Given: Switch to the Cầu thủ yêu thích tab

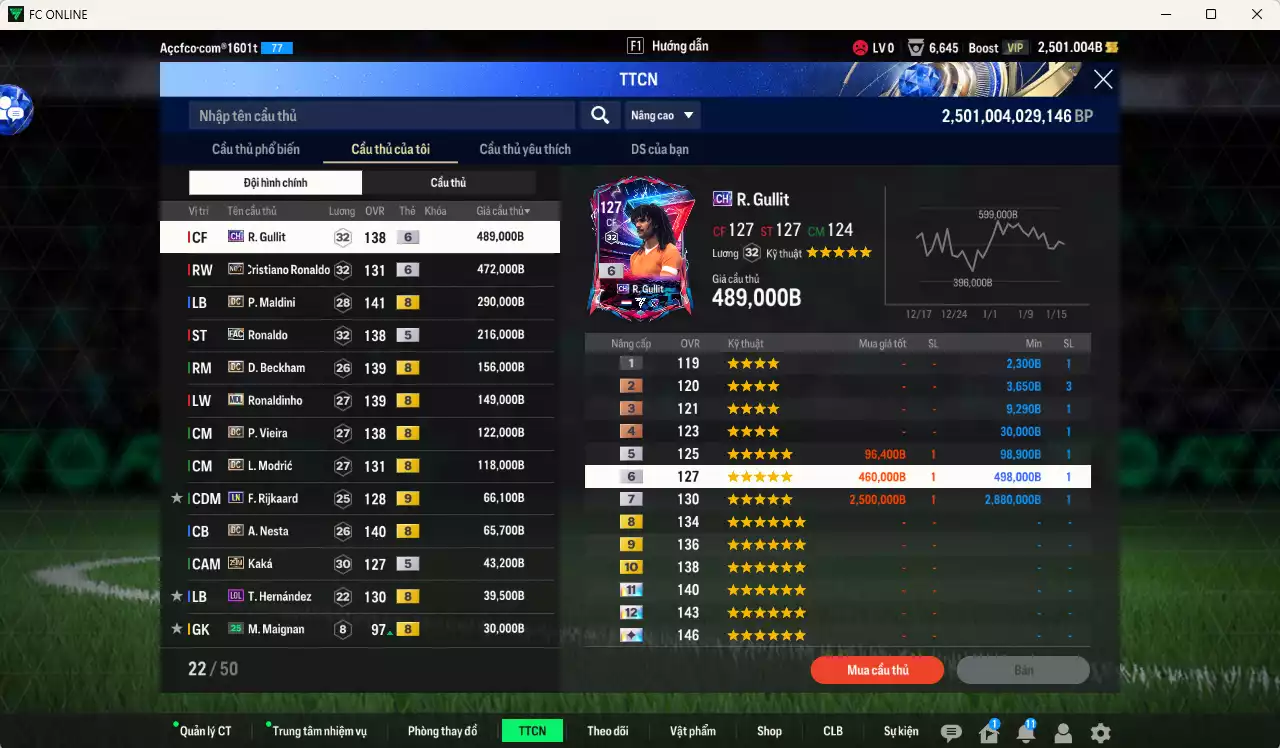Looking at the screenshot, I should [524, 149].
